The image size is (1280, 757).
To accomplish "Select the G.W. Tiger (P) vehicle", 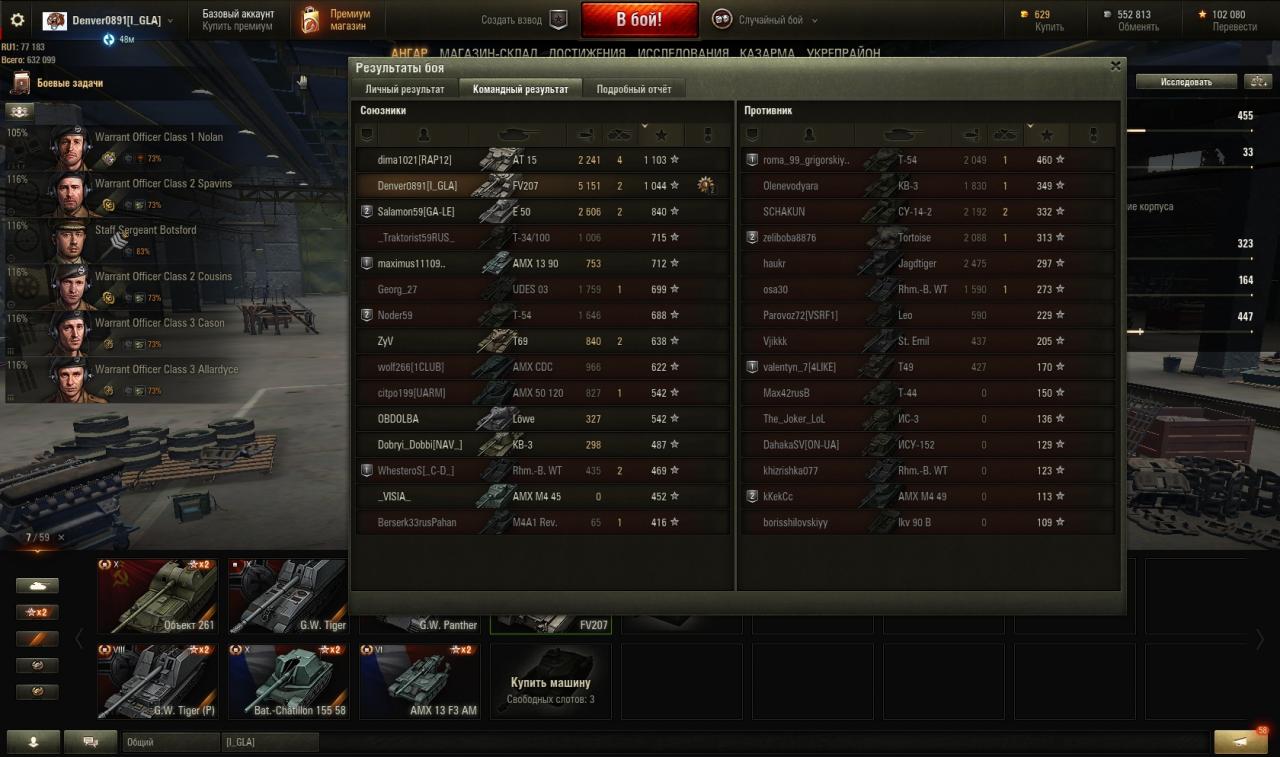I will tap(157, 681).
